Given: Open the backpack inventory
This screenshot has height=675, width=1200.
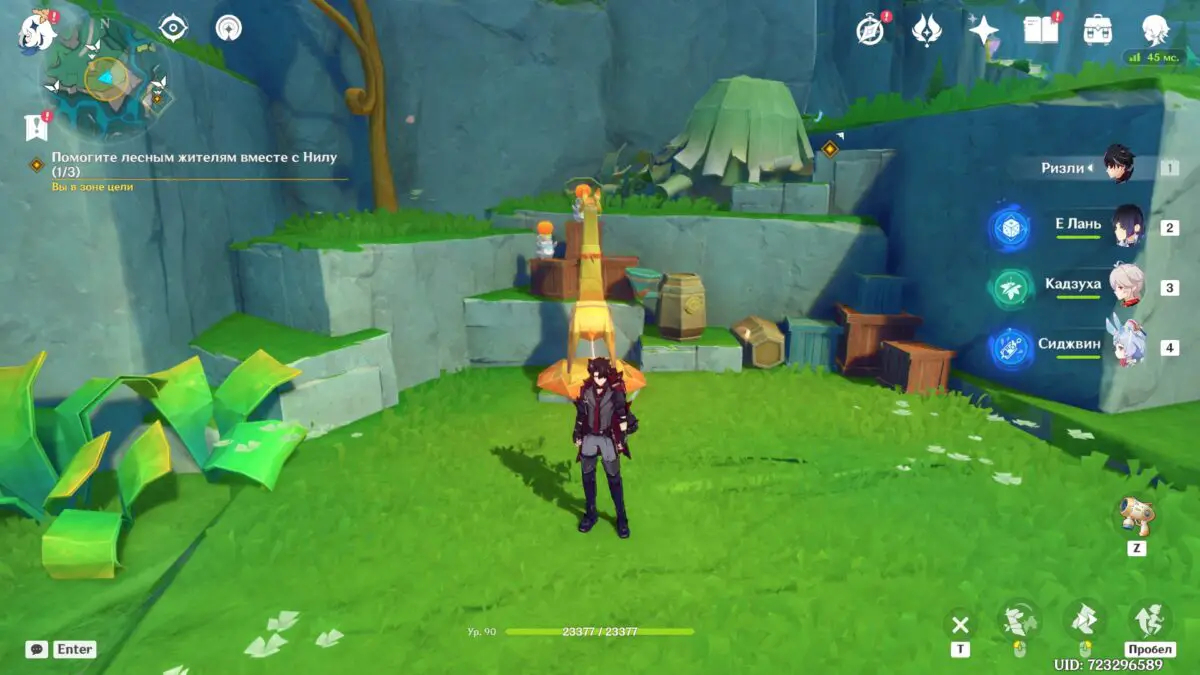Looking at the screenshot, I should tap(1098, 30).
